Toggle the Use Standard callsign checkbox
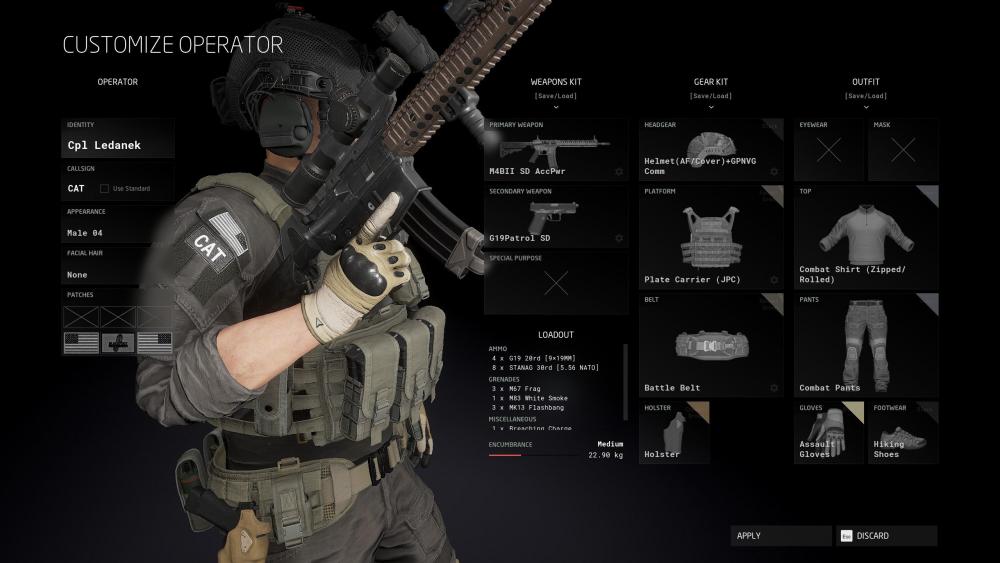The image size is (1000, 563). [x=105, y=188]
